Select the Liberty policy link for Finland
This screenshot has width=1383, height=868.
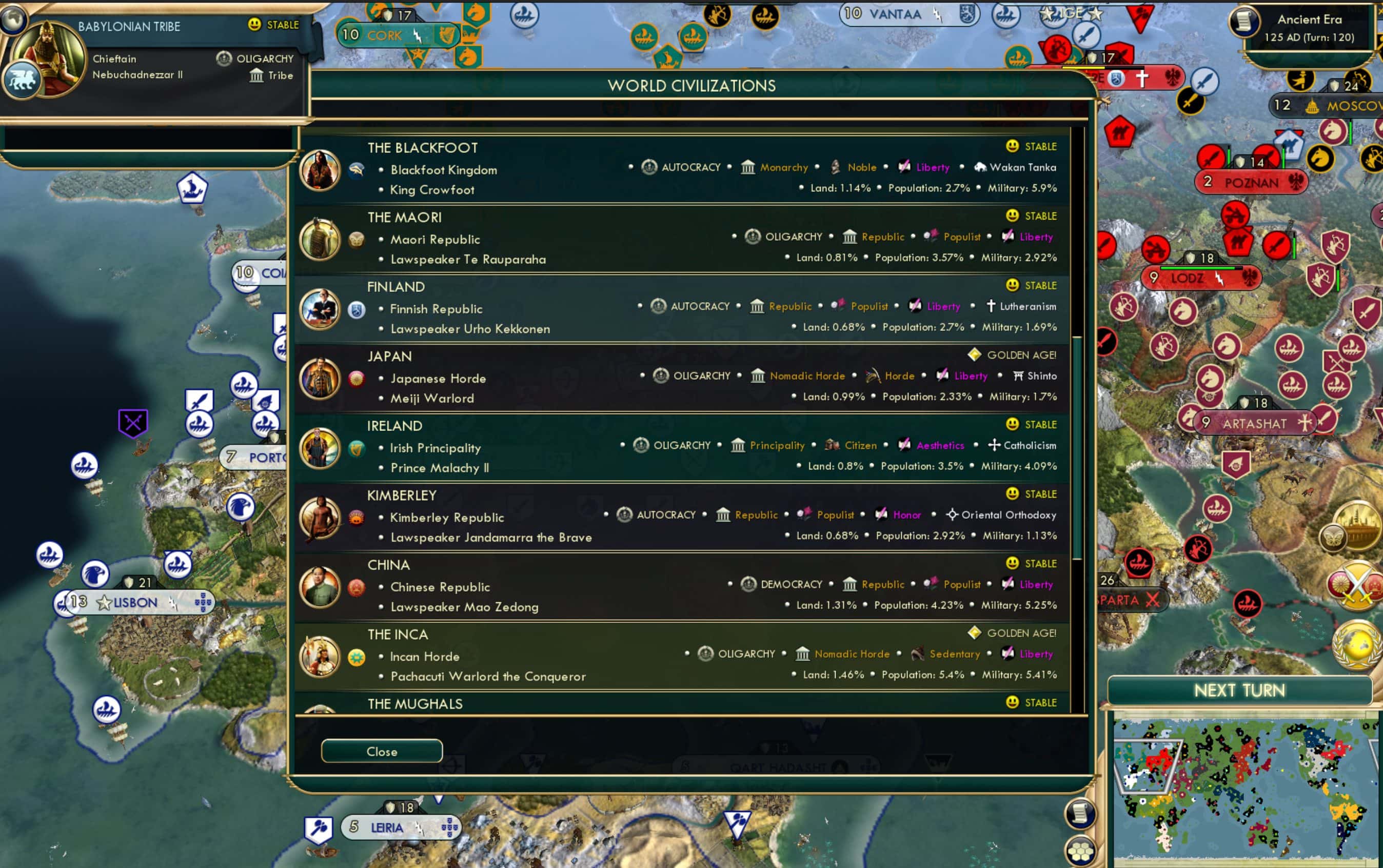pyautogui.click(x=942, y=306)
